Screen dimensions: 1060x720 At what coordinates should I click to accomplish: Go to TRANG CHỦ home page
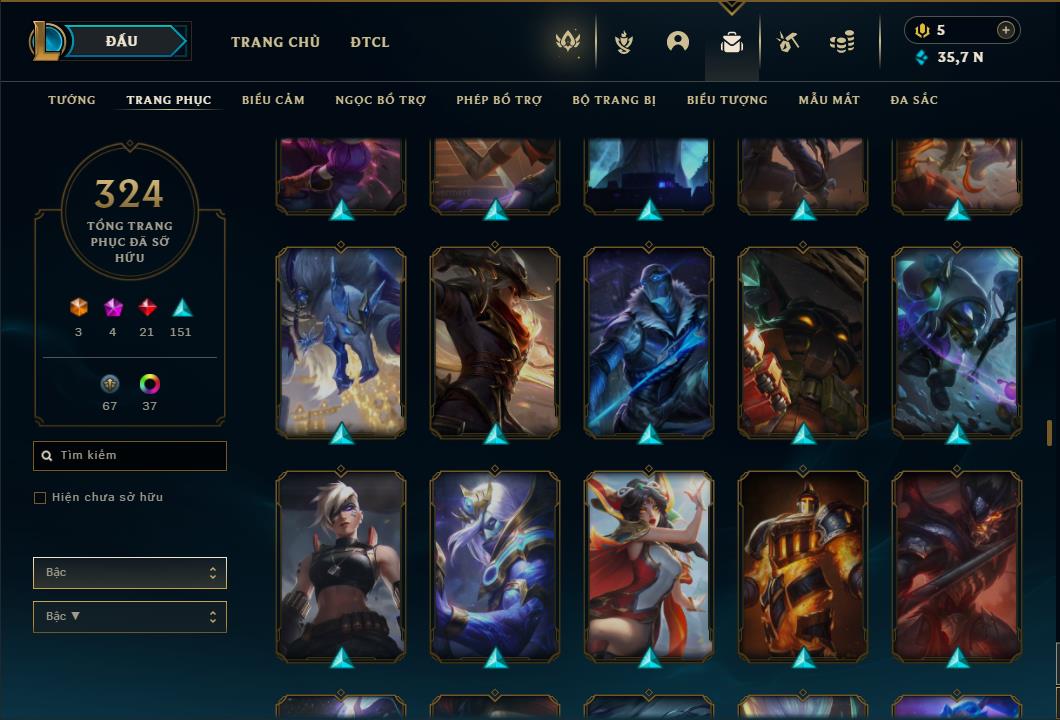pyautogui.click(x=275, y=42)
